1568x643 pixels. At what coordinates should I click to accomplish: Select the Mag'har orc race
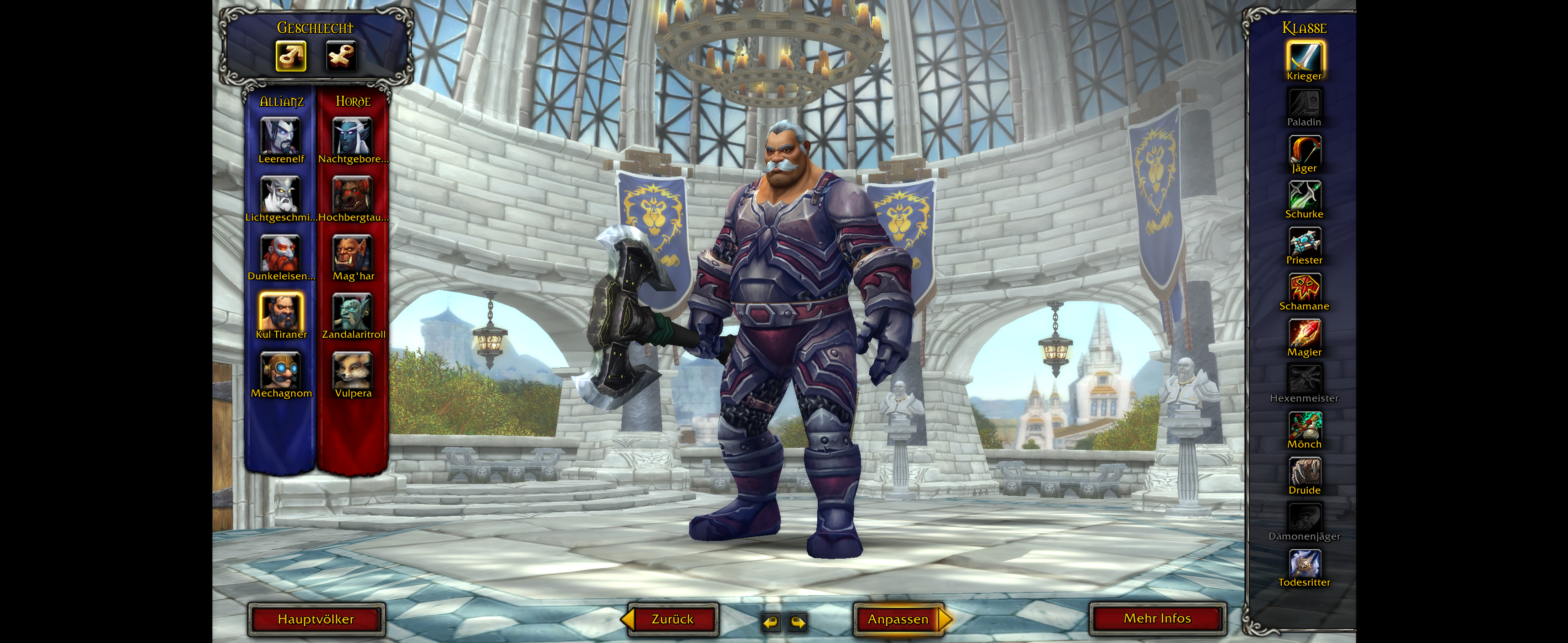pos(352,253)
